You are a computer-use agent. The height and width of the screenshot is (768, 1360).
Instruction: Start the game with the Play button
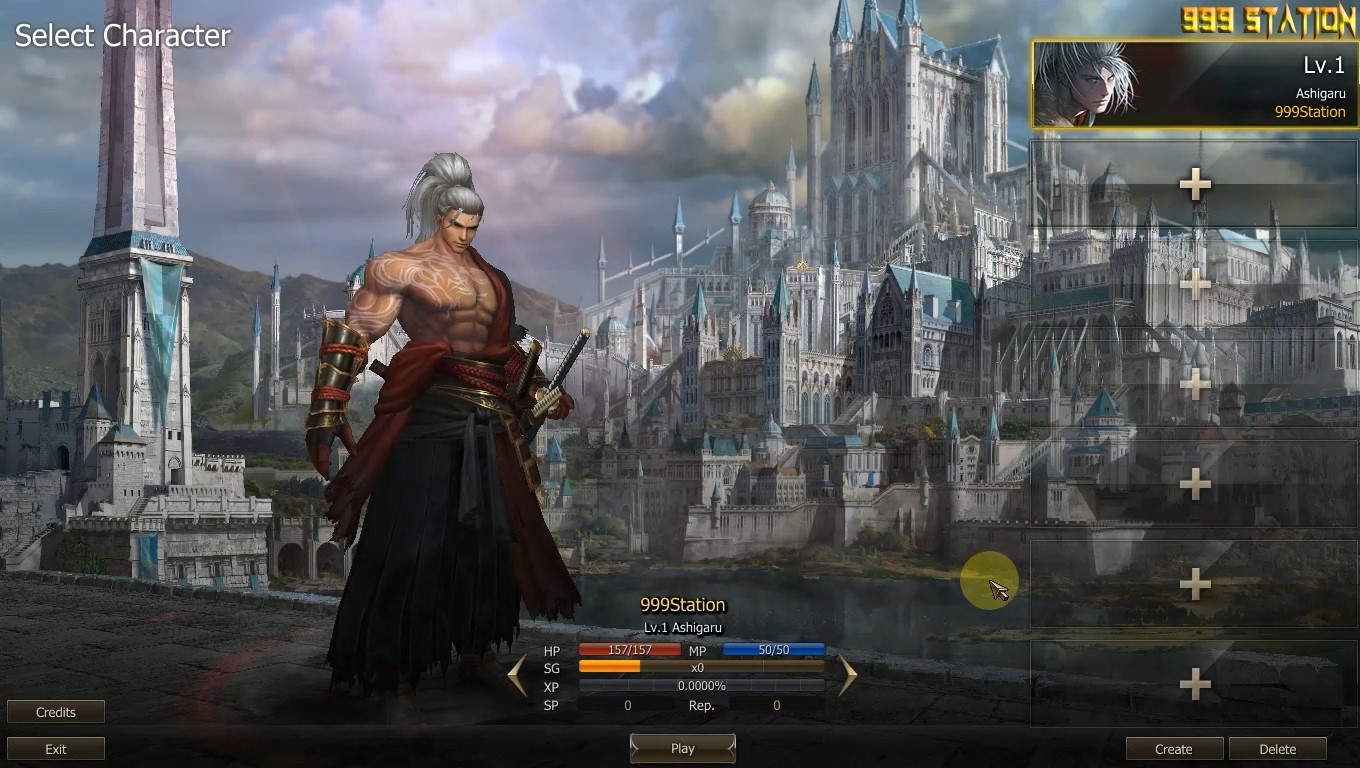point(682,748)
